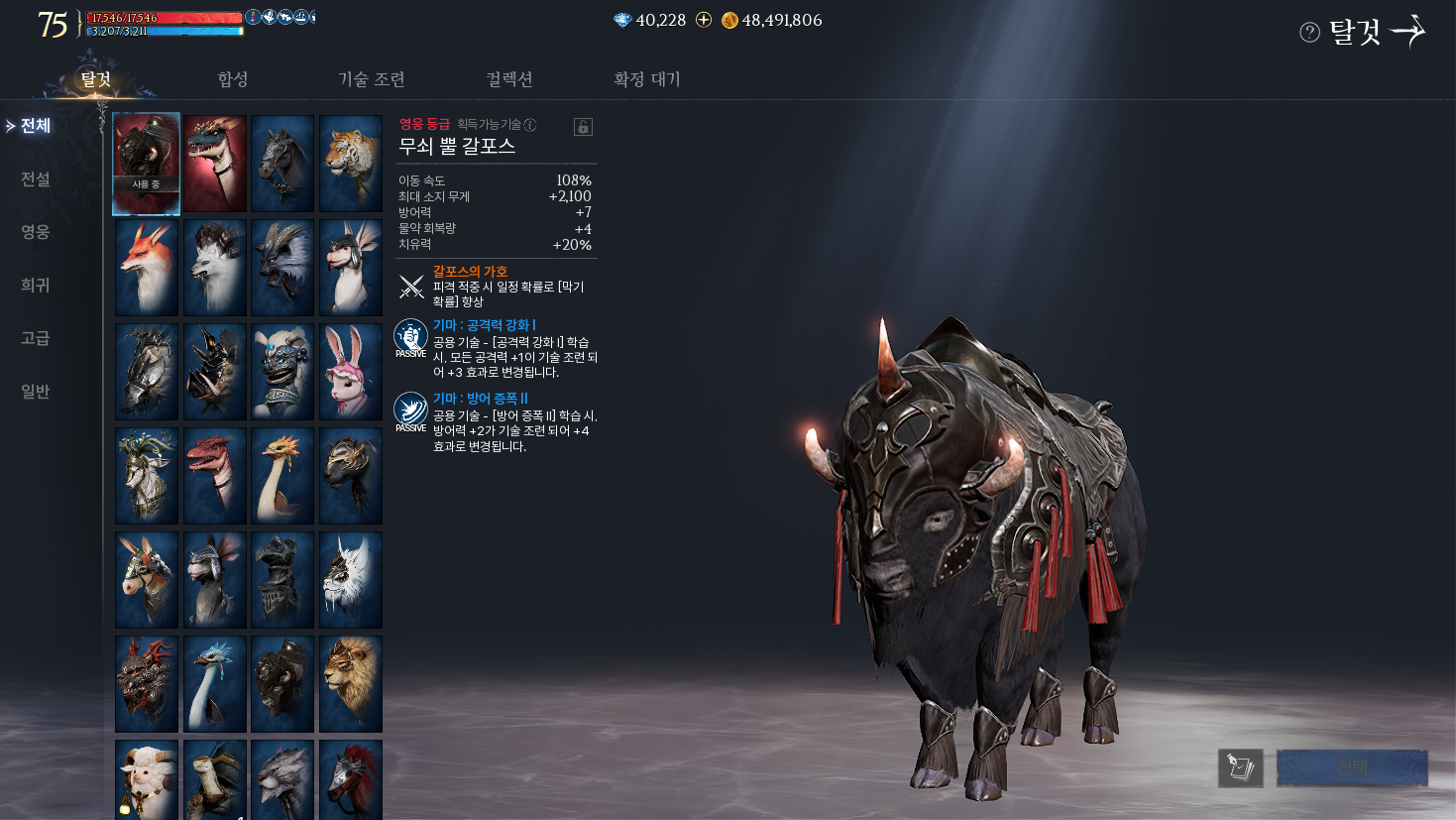Exit the mount screen via the arrow
Viewport: 1456px width, 820px height.
tap(1408, 32)
